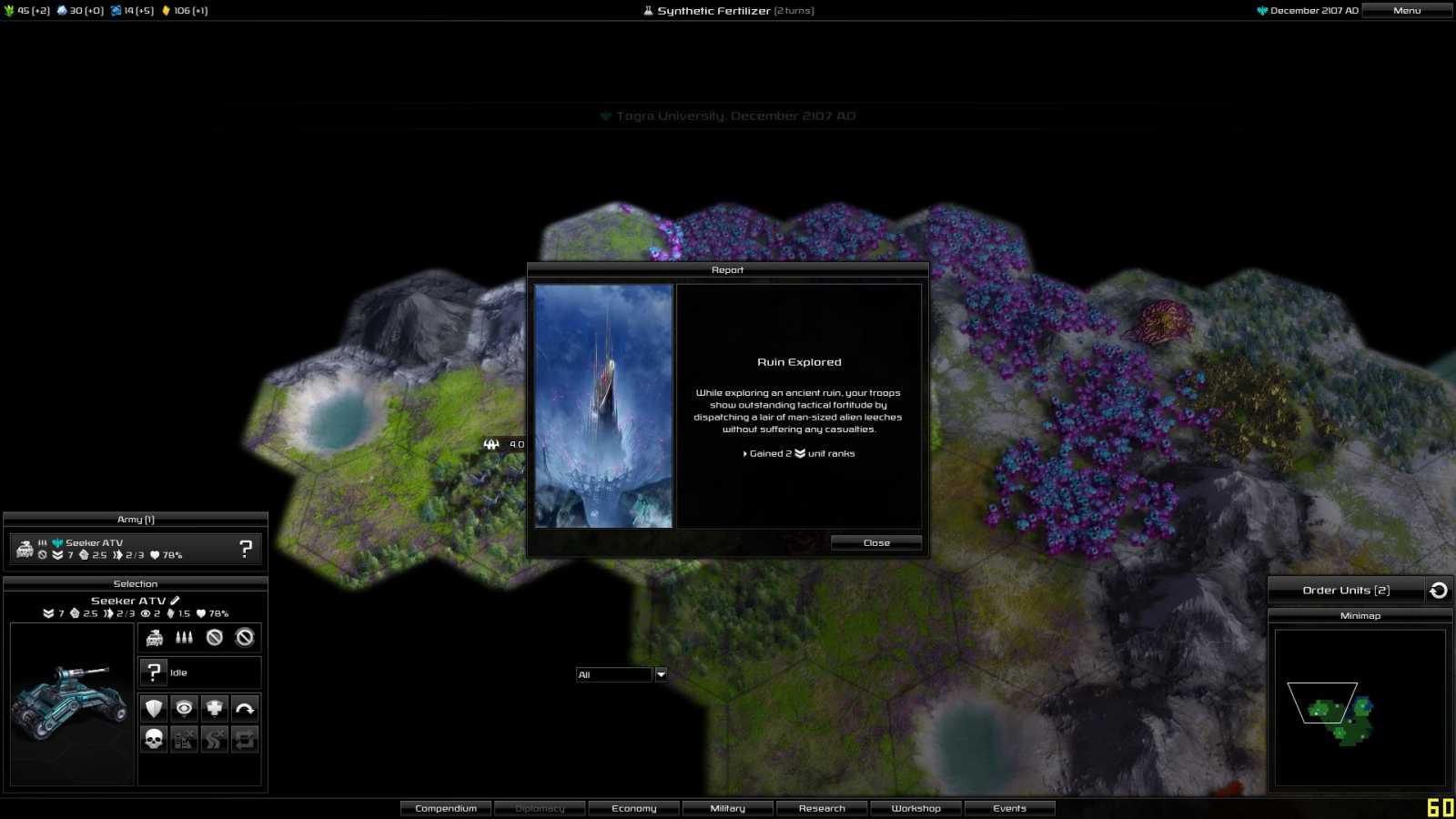Activate the sentry eye order icon
The height and width of the screenshot is (819, 1456).
182,708
